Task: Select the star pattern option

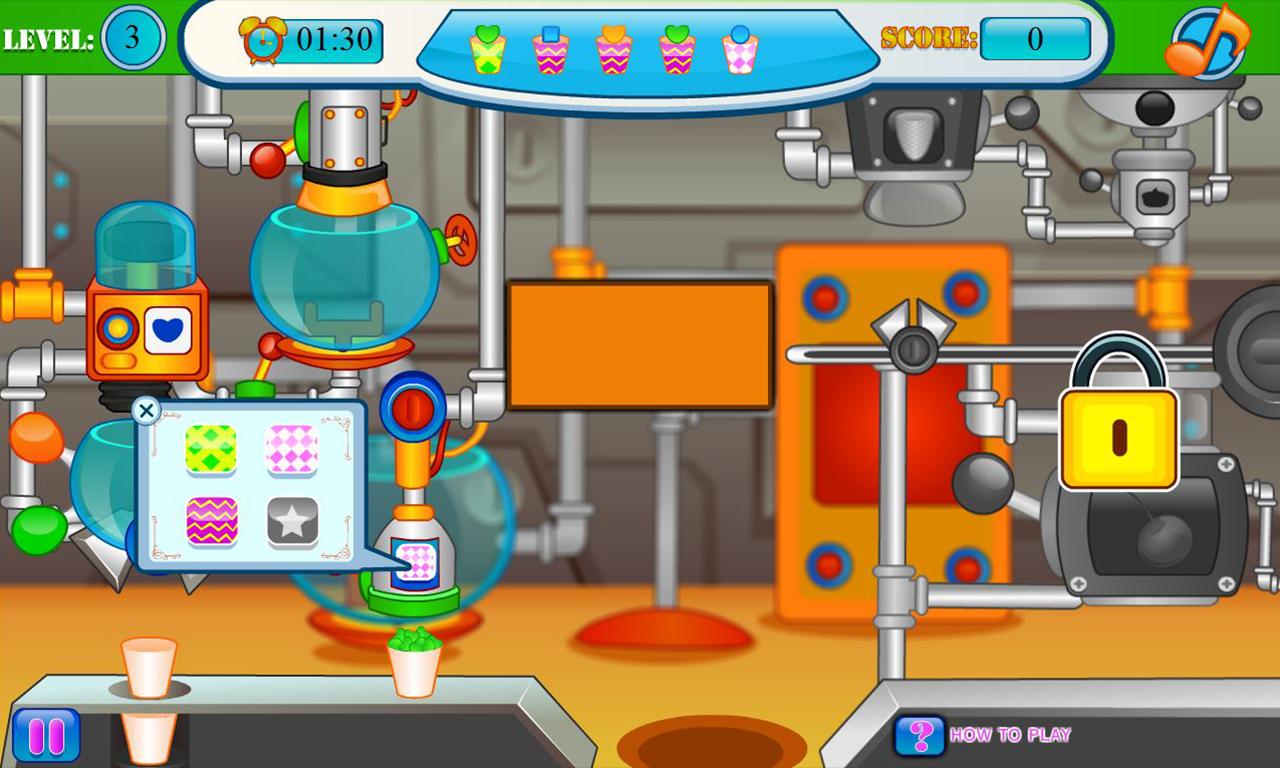Action: (x=290, y=521)
